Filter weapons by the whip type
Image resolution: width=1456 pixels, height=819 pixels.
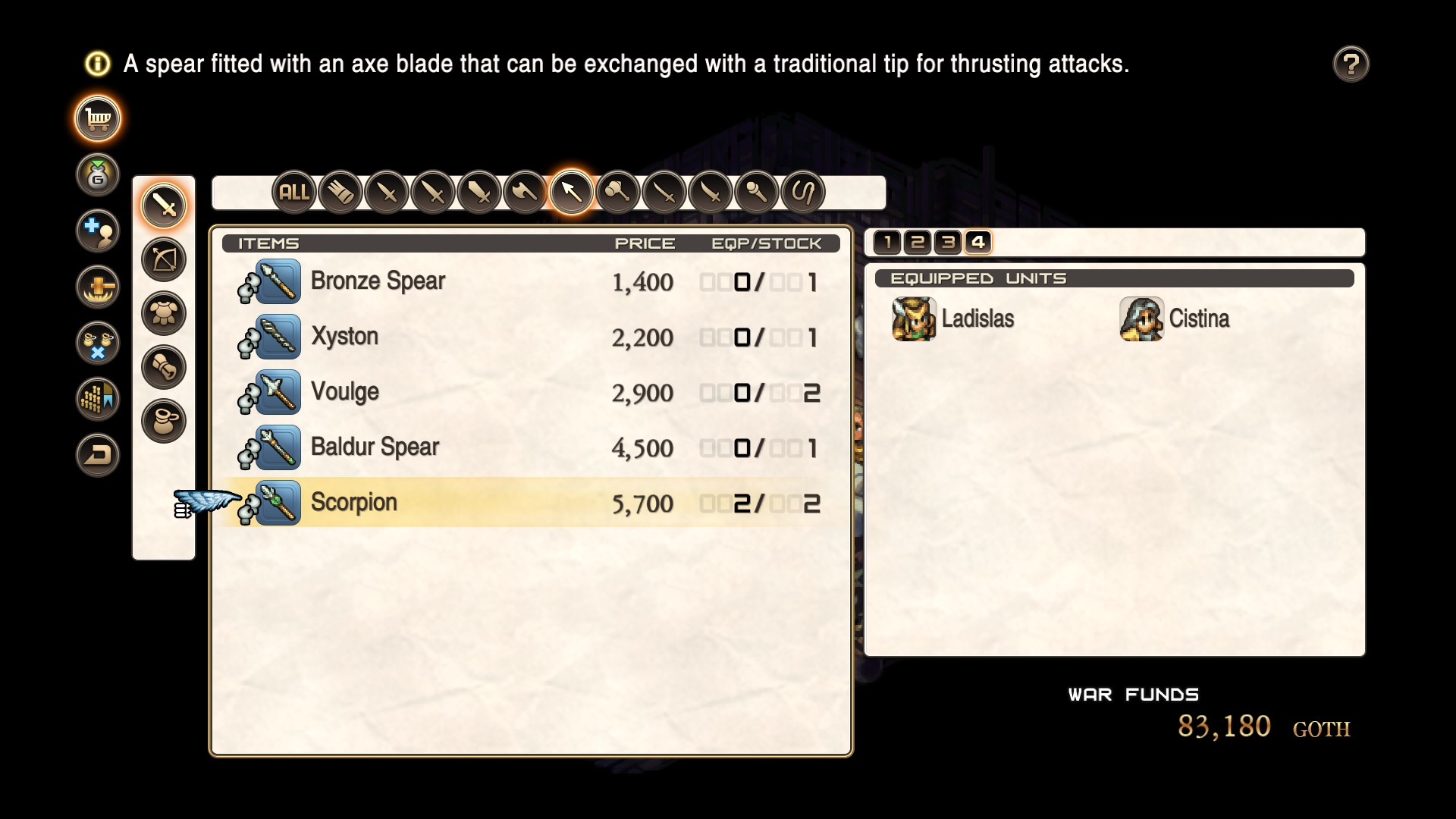click(x=802, y=193)
